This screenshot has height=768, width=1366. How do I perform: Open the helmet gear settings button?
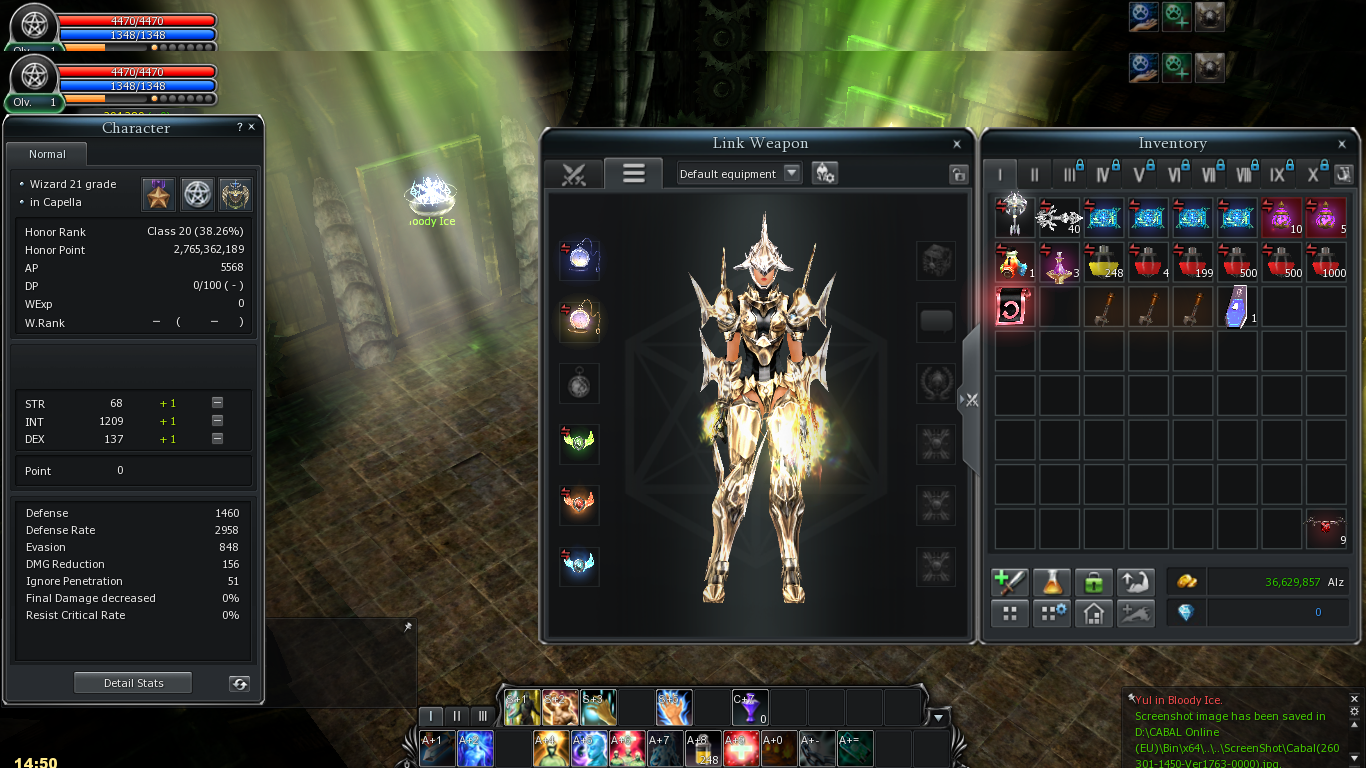(824, 173)
